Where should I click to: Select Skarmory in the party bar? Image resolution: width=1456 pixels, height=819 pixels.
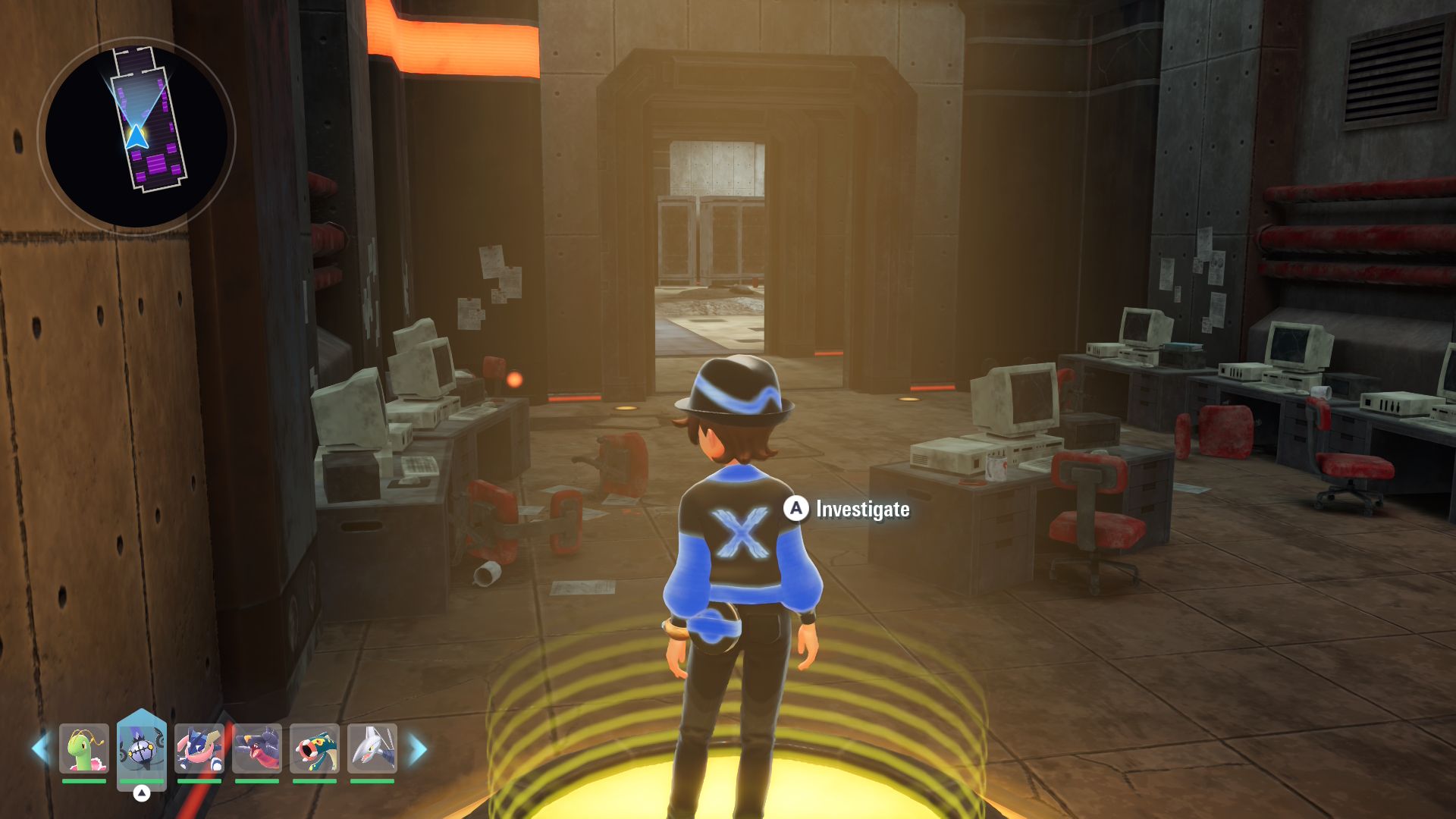(x=372, y=748)
